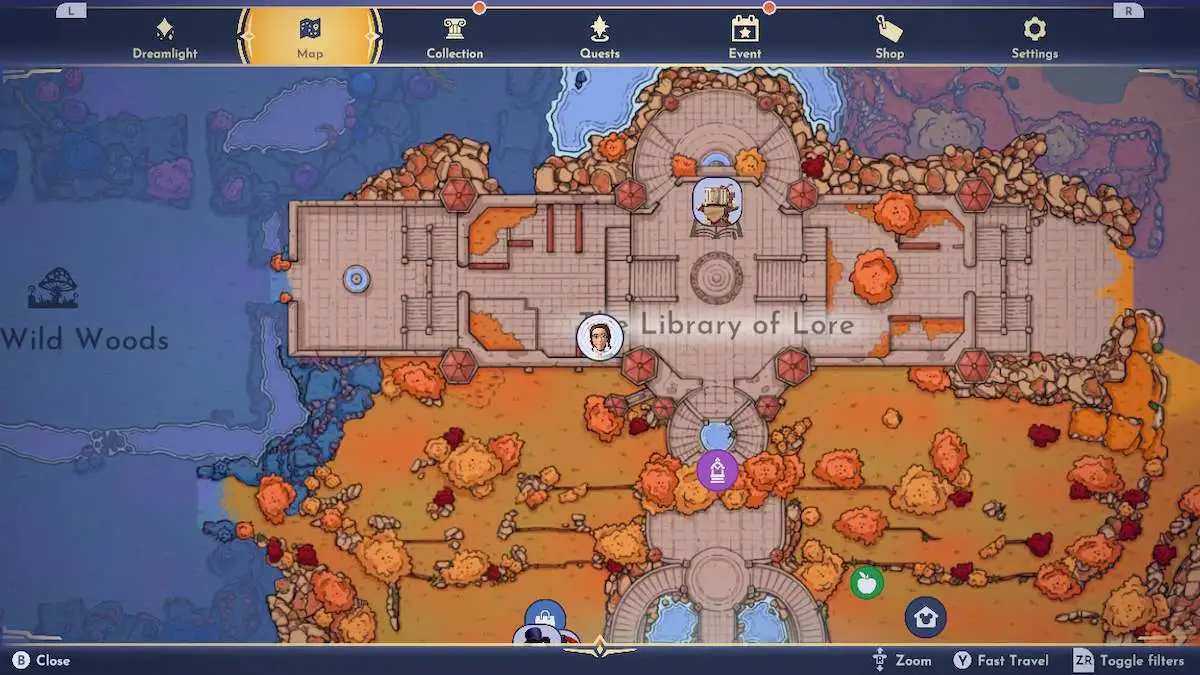The width and height of the screenshot is (1200, 675).
Task: Select the Mickey house map marker
Action: click(925, 617)
